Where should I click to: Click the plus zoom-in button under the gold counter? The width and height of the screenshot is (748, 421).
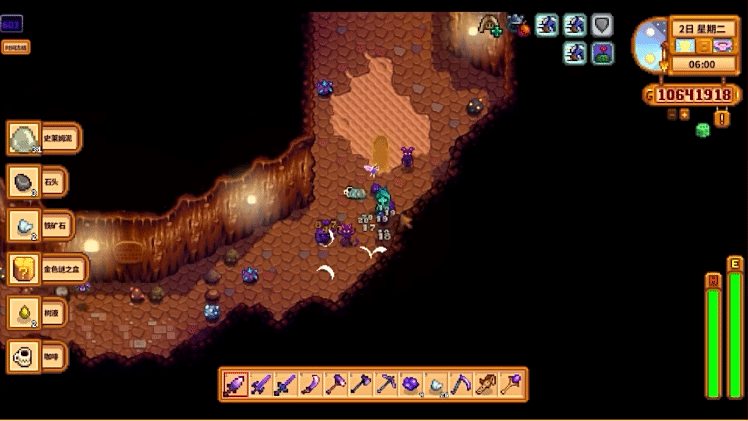click(685, 114)
